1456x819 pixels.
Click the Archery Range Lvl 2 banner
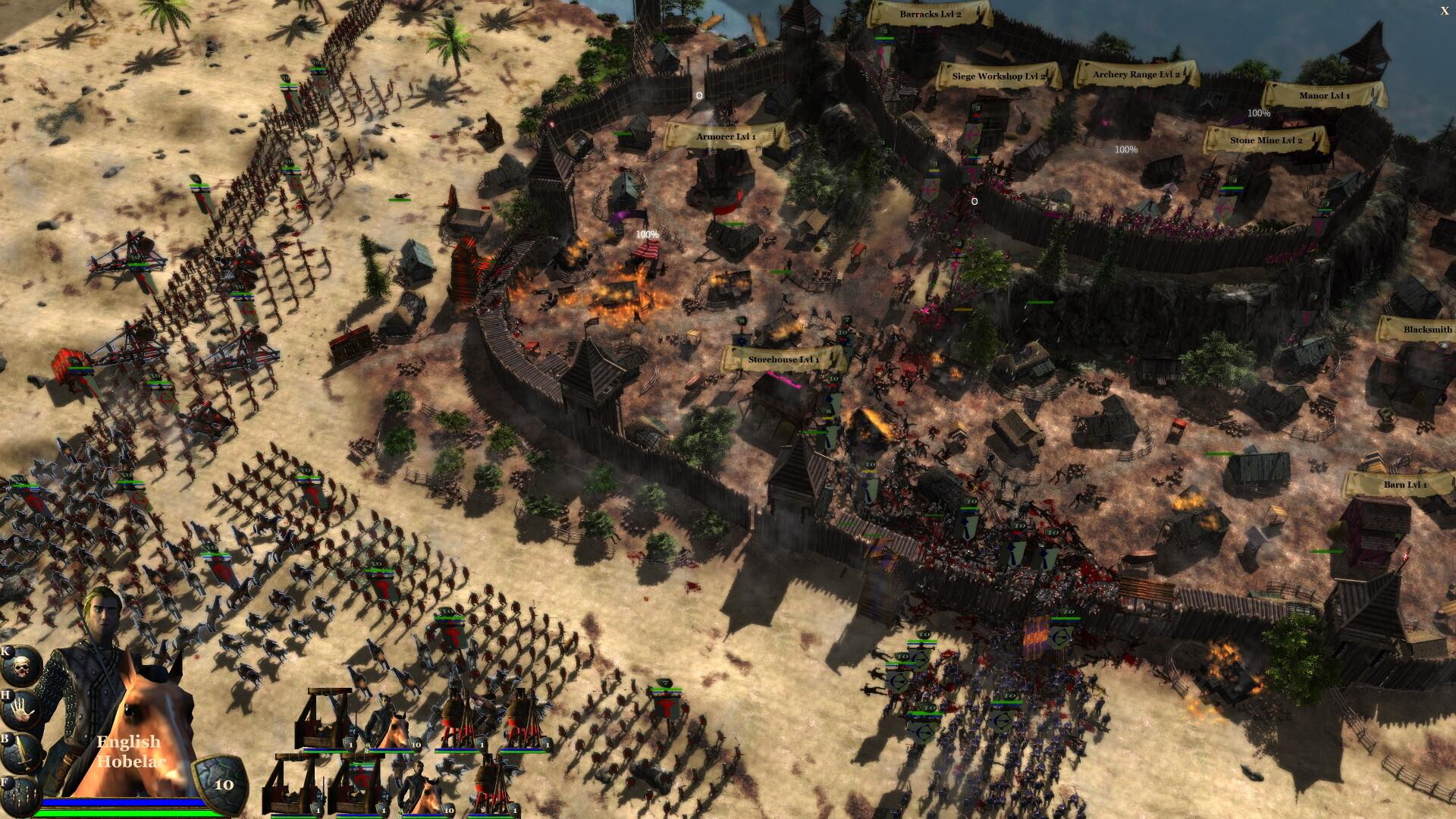pos(1135,75)
